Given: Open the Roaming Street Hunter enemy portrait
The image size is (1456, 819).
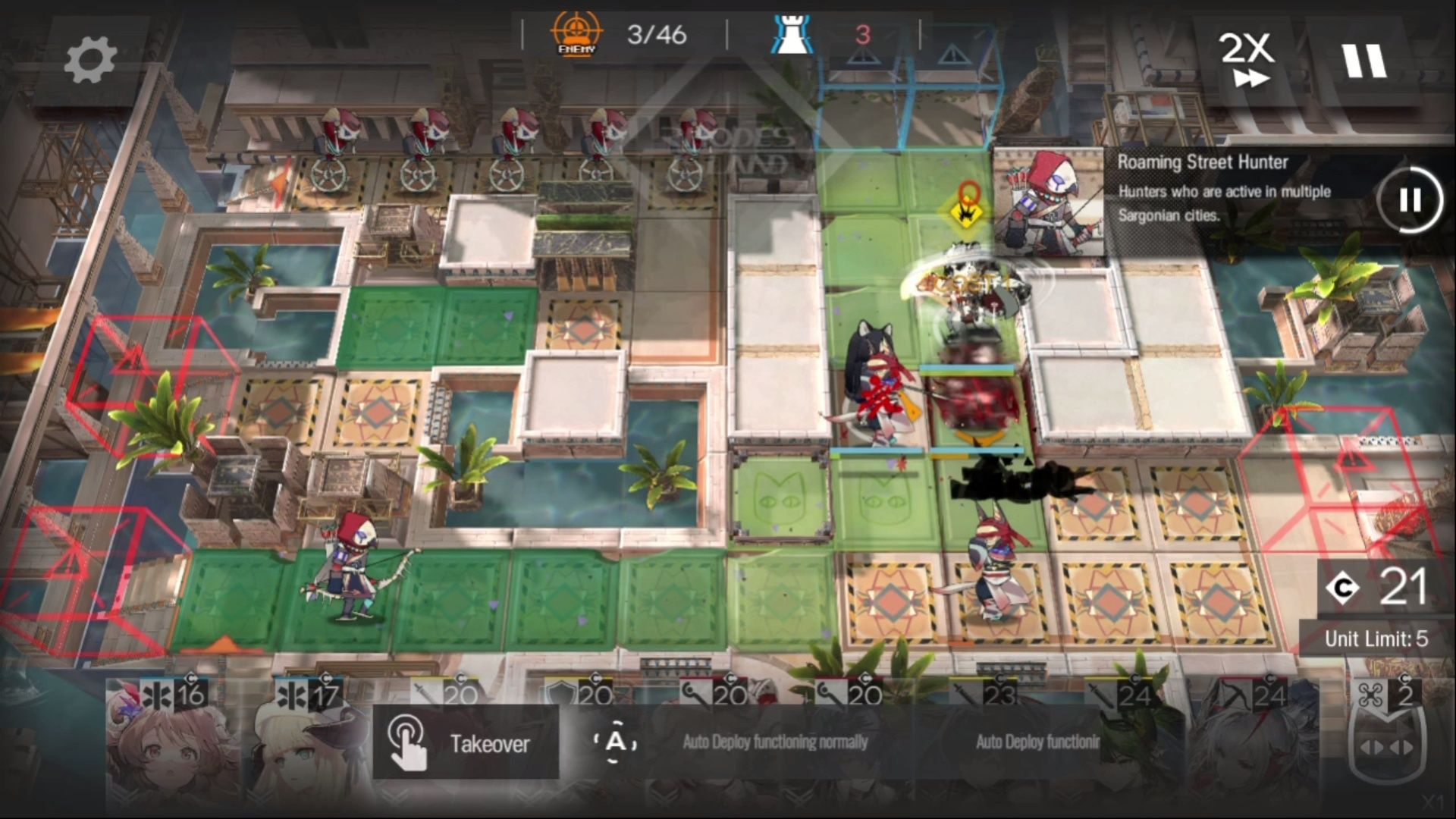Looking at the screenshot, I should [1049, 201].
